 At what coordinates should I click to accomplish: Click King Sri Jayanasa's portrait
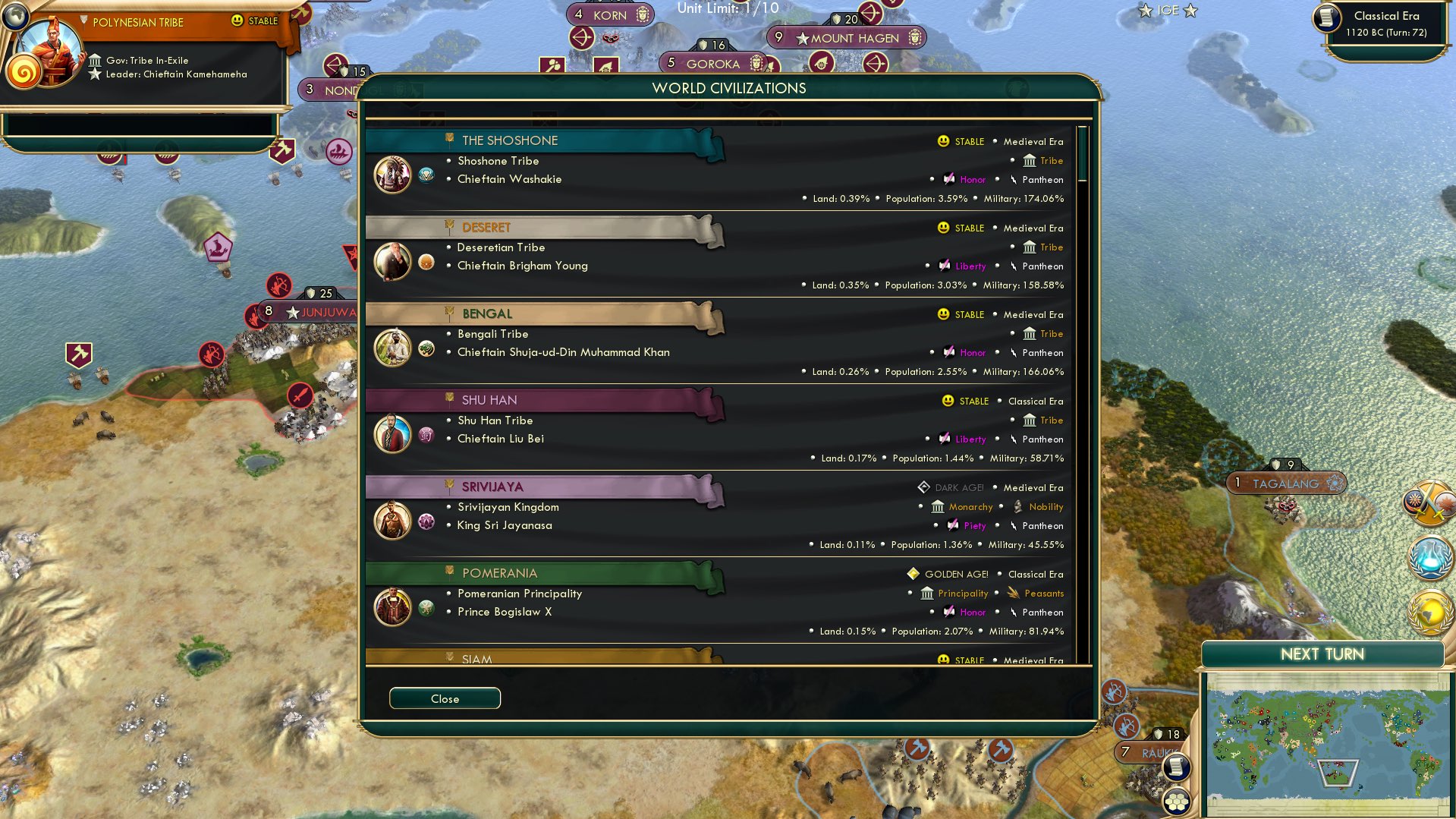coord(392,519)
